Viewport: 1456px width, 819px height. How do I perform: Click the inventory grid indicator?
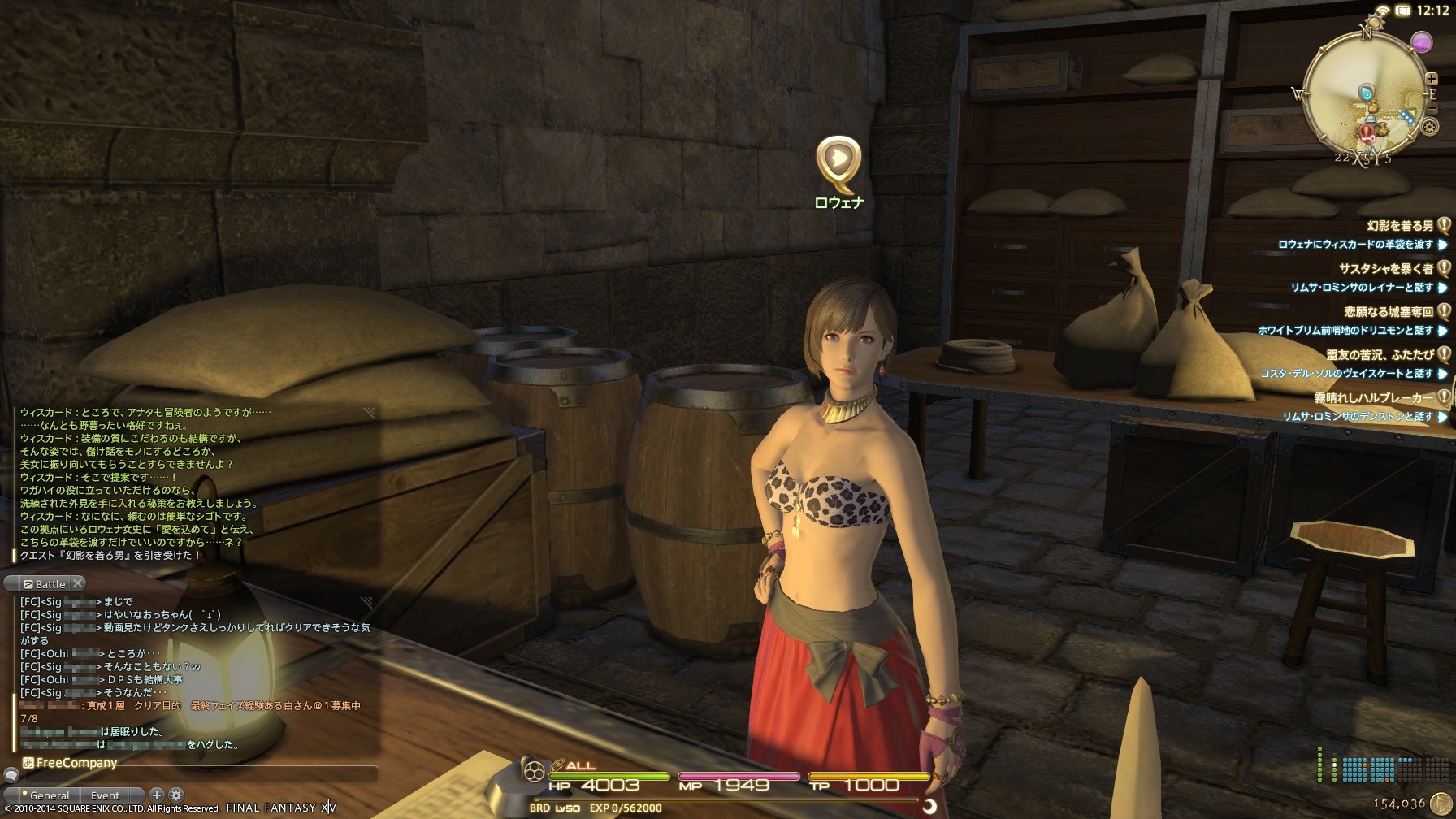pyautogui.click(x=1381, y=768)
